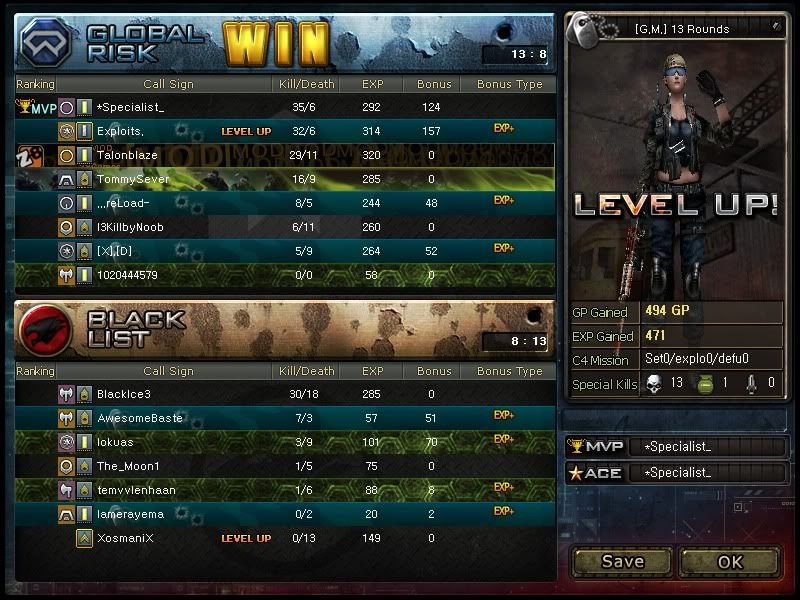Screen dimensions: 800x600
Task: Save the match result screenshot
Action: tap(622, 561)
